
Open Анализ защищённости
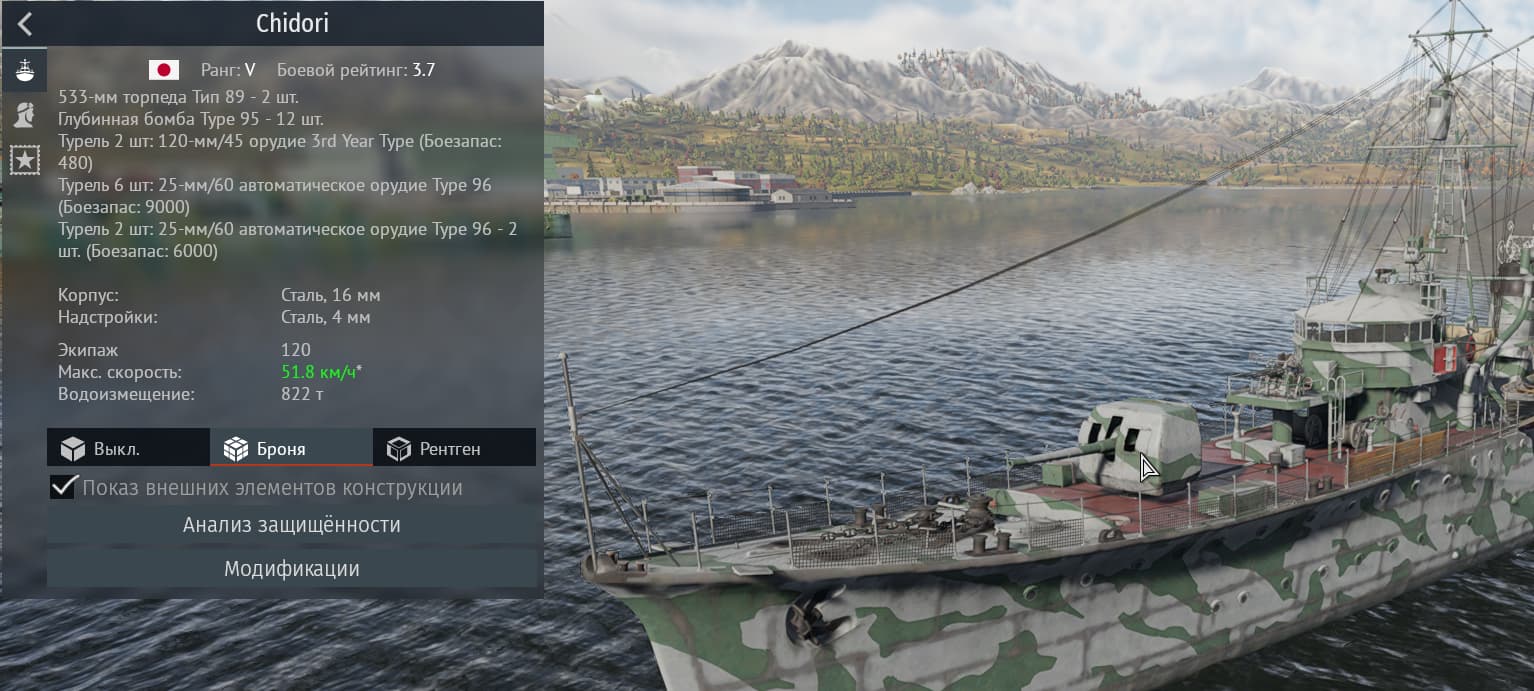coord(291,525)
